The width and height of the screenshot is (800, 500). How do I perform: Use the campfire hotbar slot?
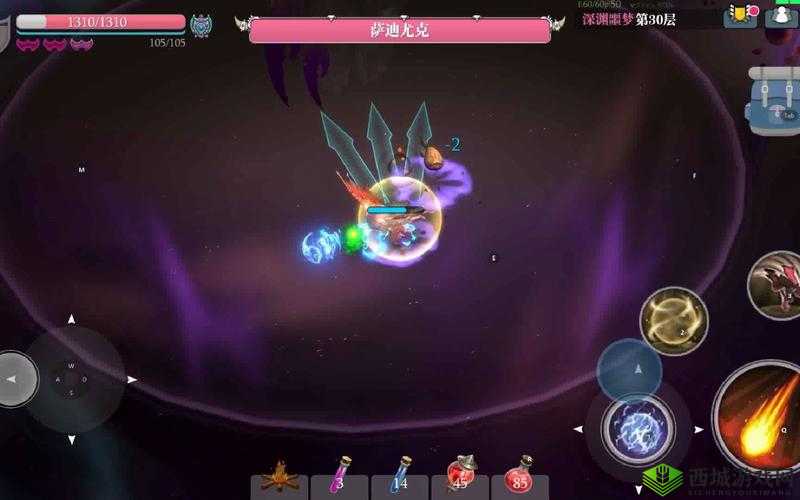coord(279,476)
